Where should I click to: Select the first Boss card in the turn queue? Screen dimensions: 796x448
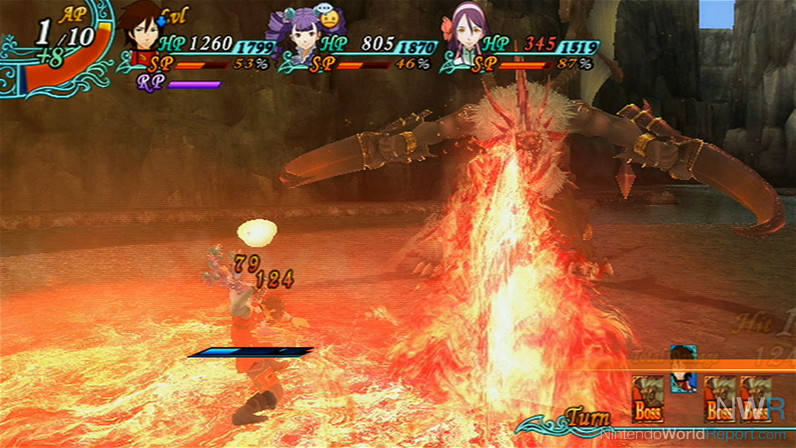click(x=649, y=398)
